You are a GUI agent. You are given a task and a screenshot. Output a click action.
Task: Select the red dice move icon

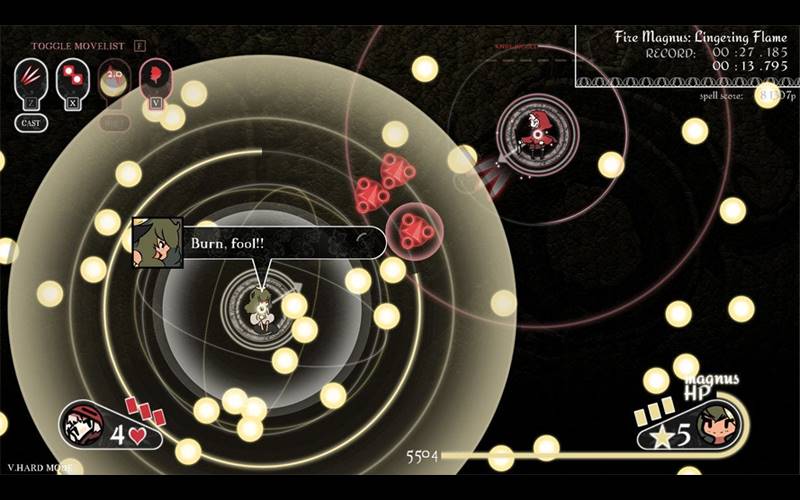(x=71, y=75)
